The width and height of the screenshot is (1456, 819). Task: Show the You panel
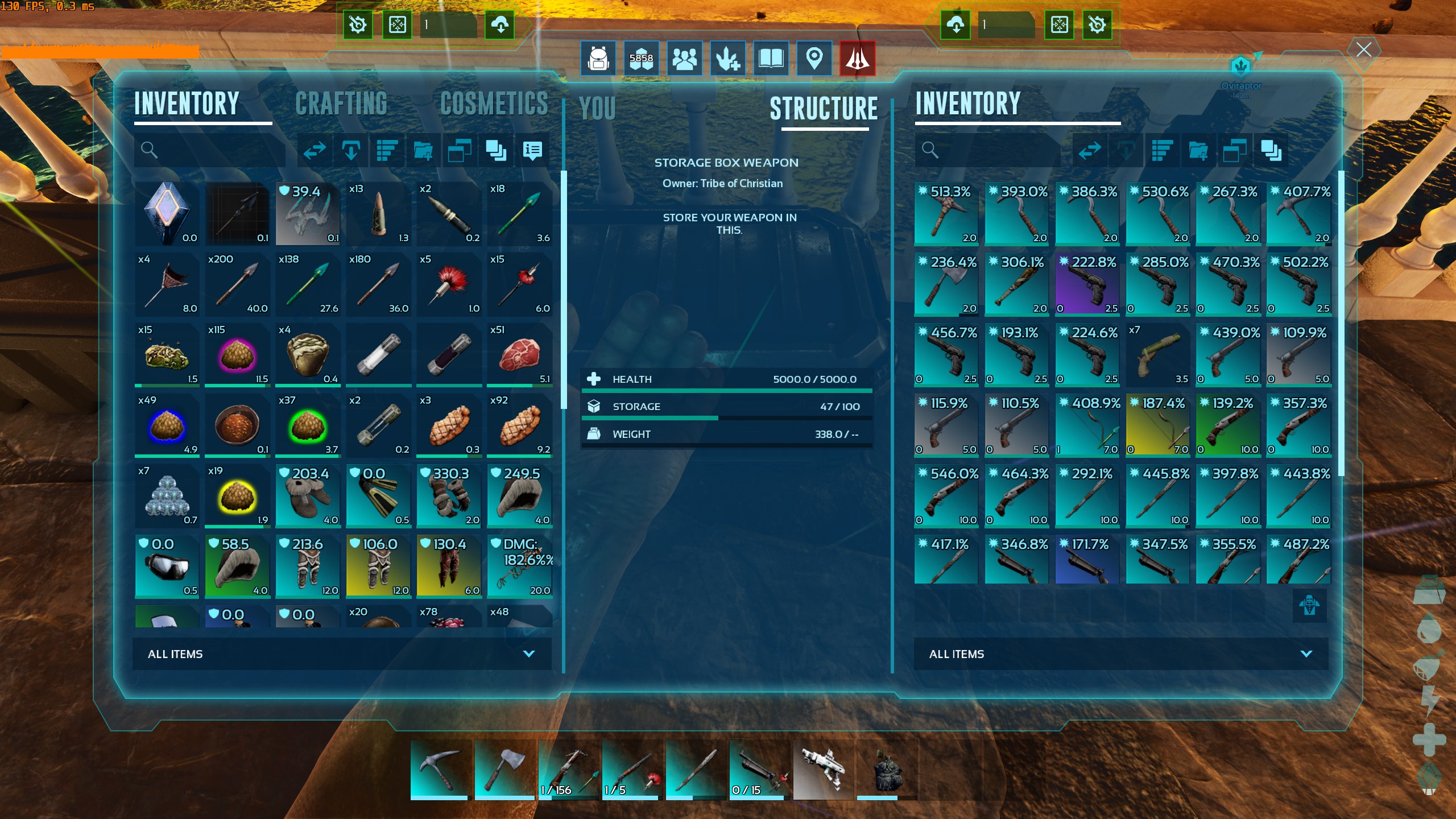click(597, 108)
